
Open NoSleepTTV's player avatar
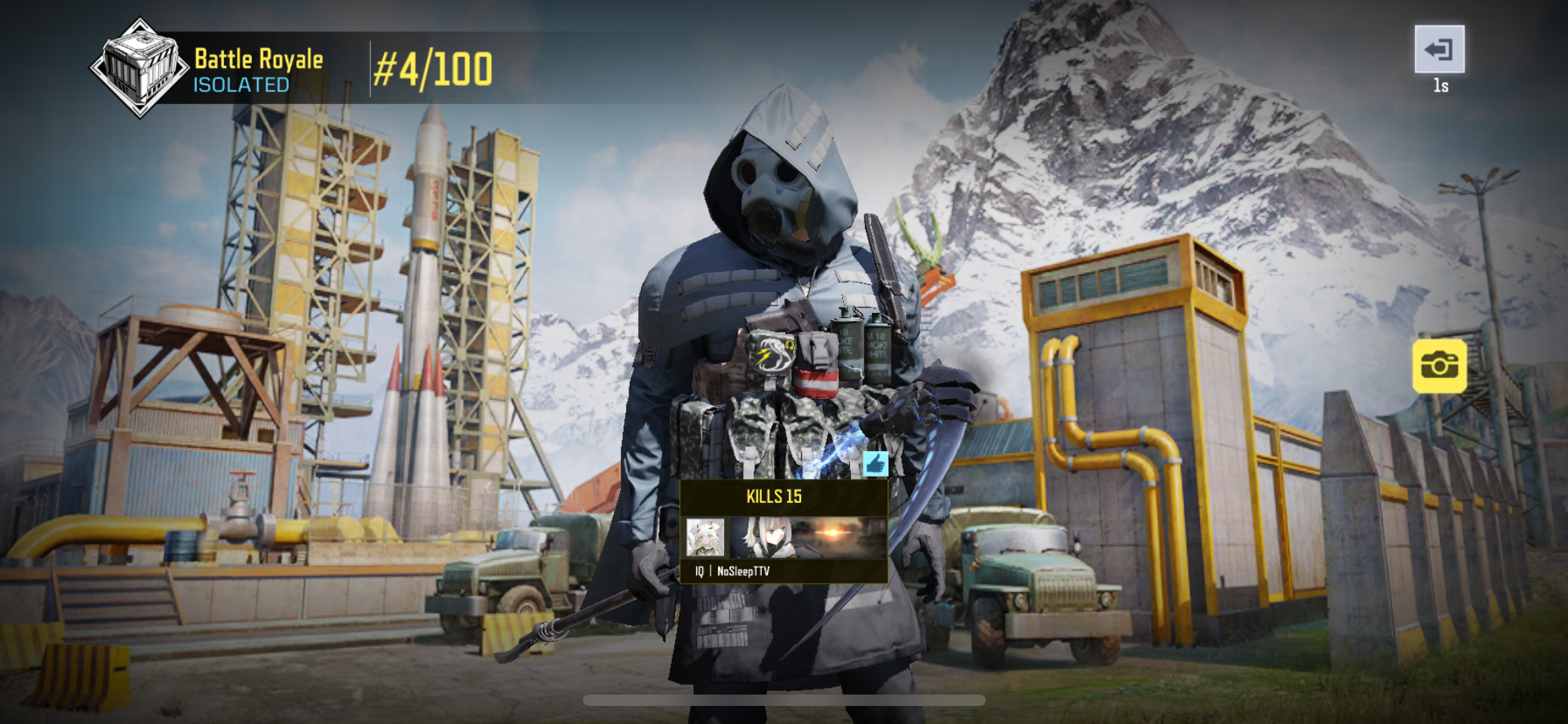coord(705,538)
